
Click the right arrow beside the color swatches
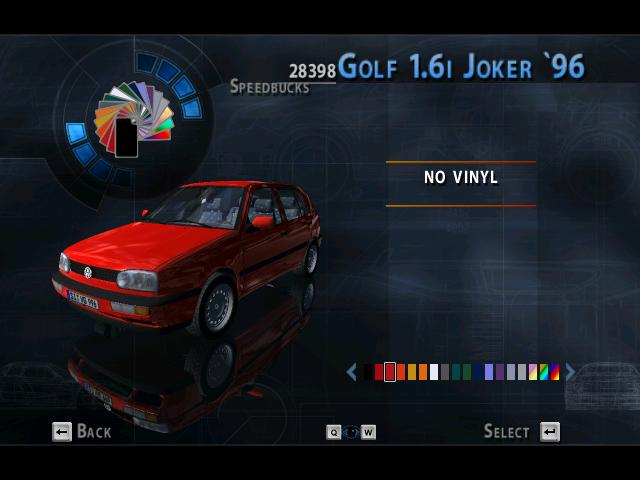(570, 372)
